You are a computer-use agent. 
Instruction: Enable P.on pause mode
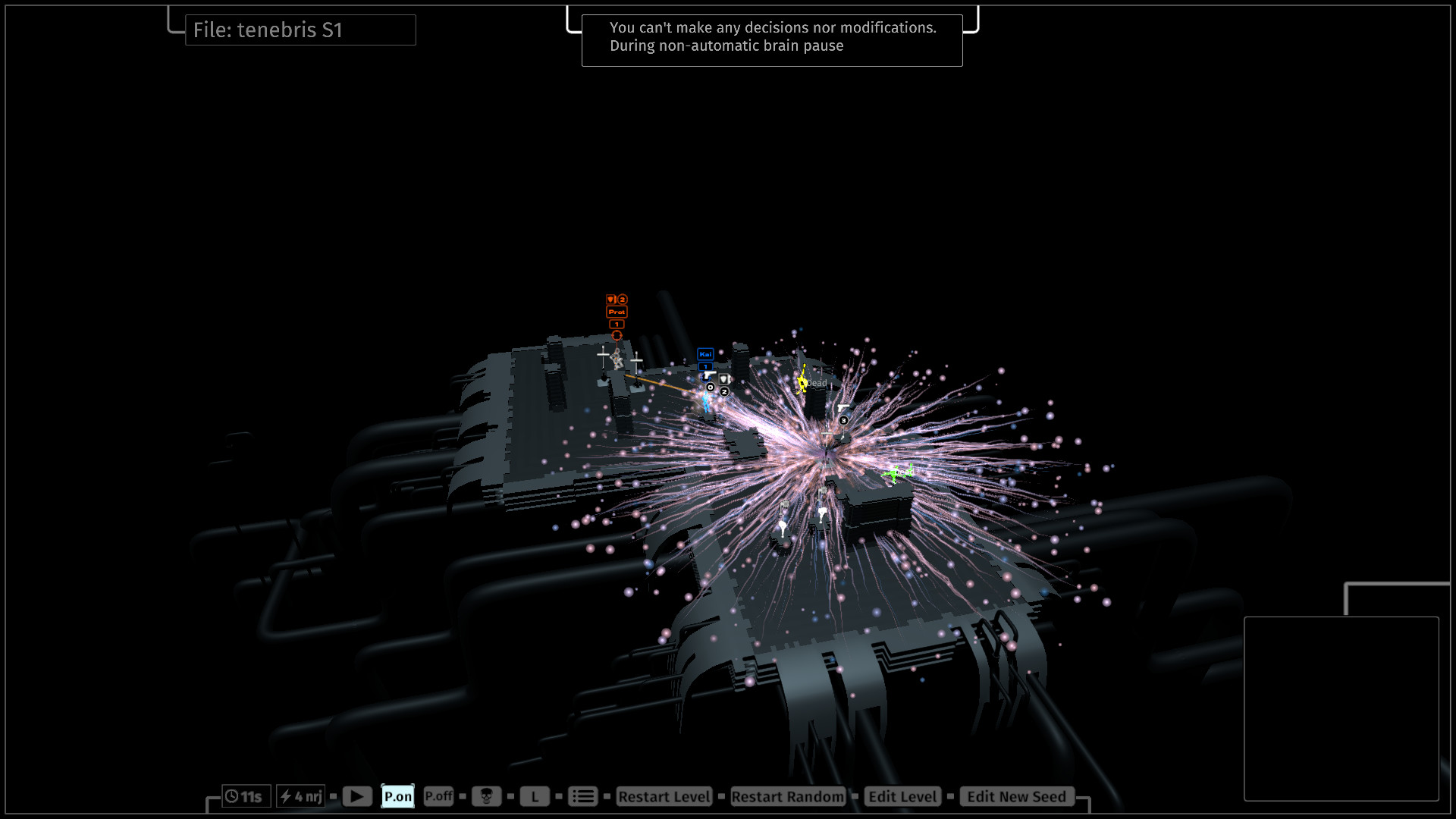point(397,796)
